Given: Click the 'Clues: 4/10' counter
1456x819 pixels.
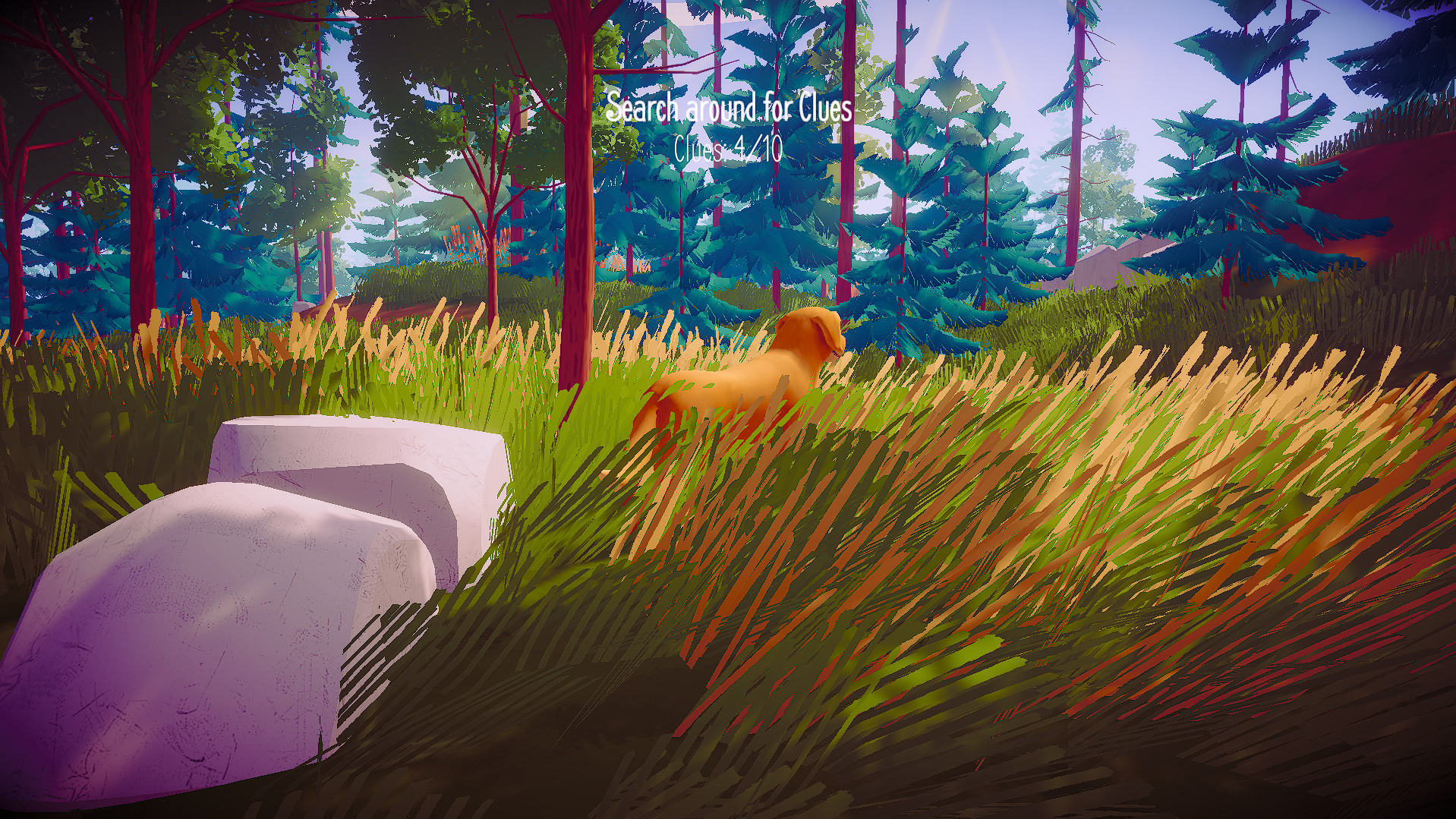Looking at the screenshot, I should click(x=726, y=149).
